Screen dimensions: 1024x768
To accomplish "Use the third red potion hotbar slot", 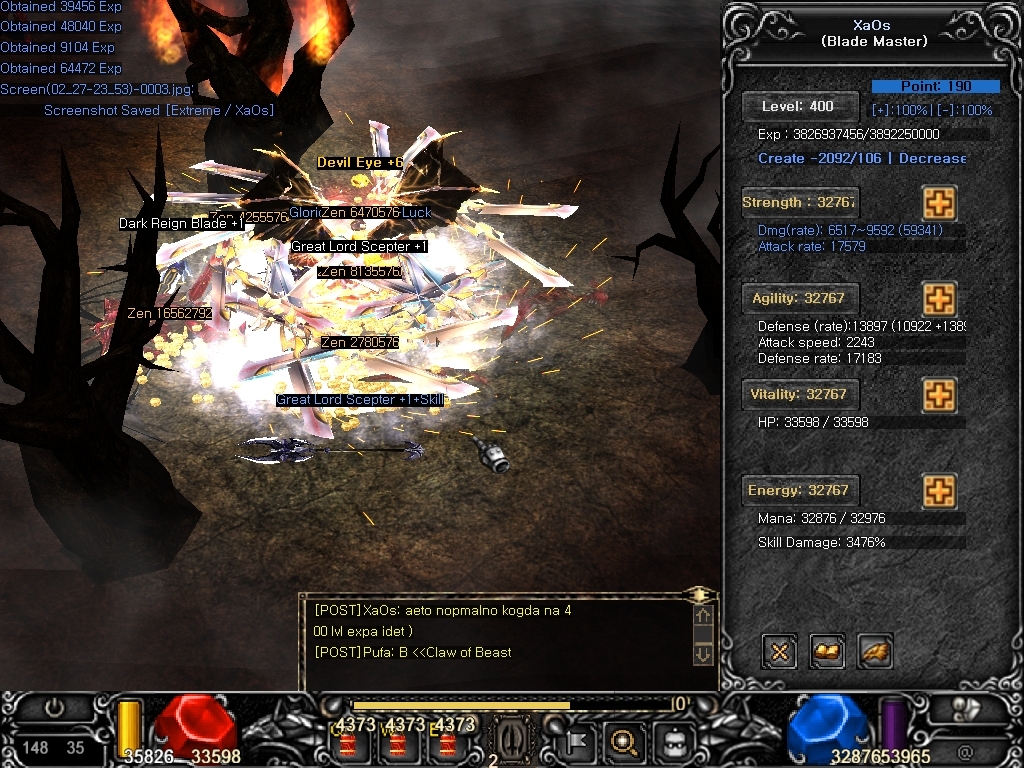I will coord(448,743).
